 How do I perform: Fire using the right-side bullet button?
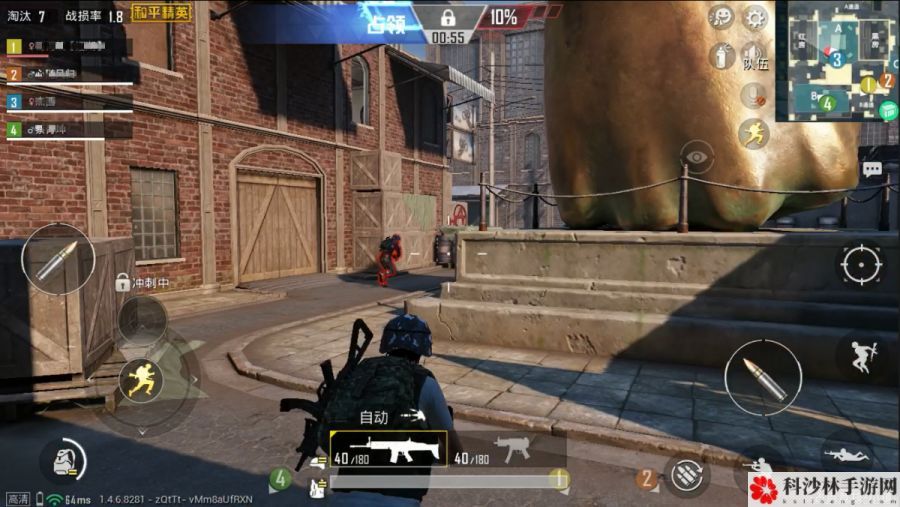coord(762,377)
